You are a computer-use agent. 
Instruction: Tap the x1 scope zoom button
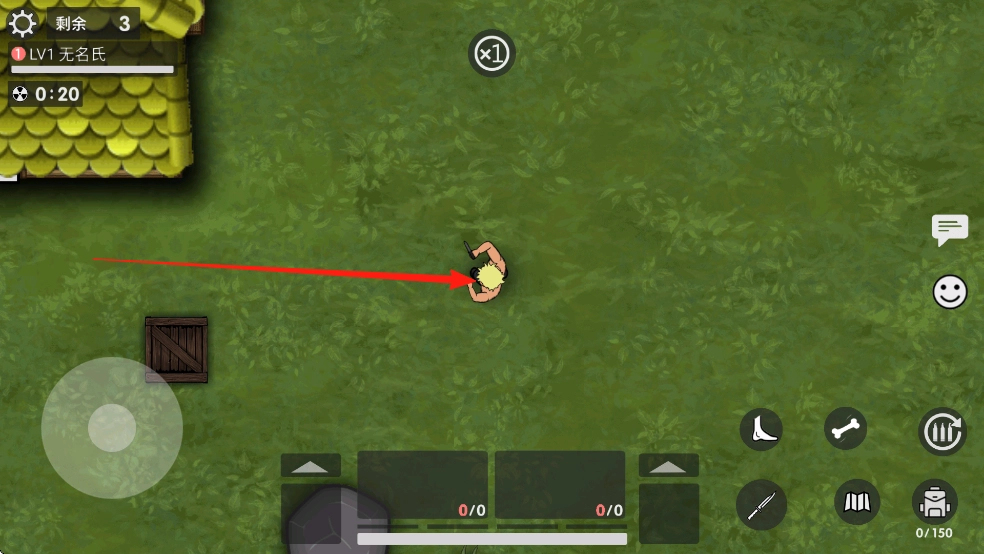(x=492, y=53)
